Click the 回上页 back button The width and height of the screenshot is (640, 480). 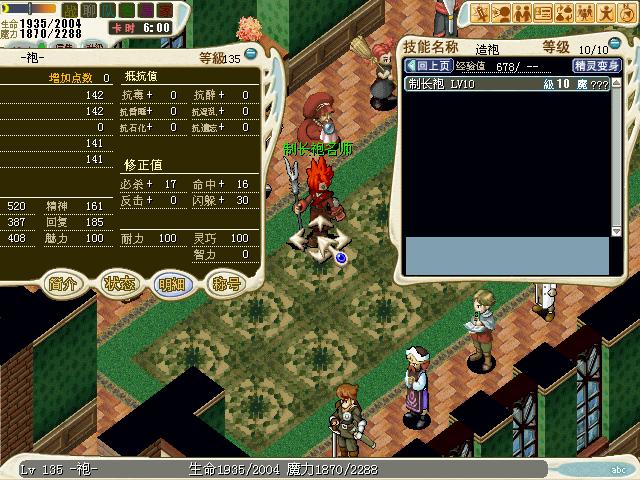coord(426,66)
